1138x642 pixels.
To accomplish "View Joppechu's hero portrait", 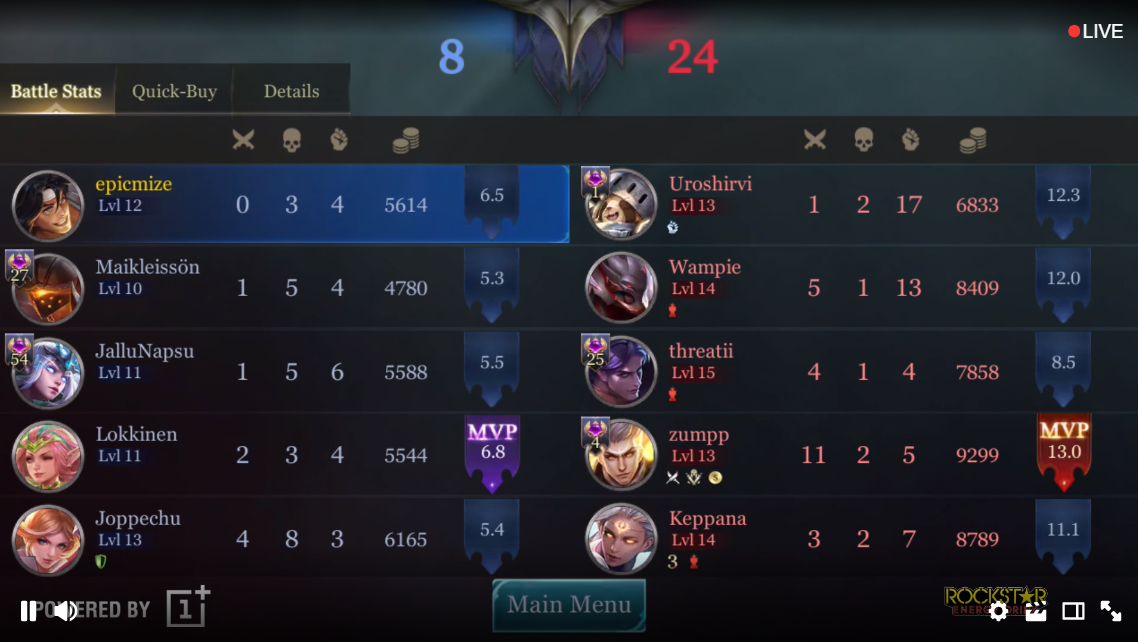I will click(48, 540).
